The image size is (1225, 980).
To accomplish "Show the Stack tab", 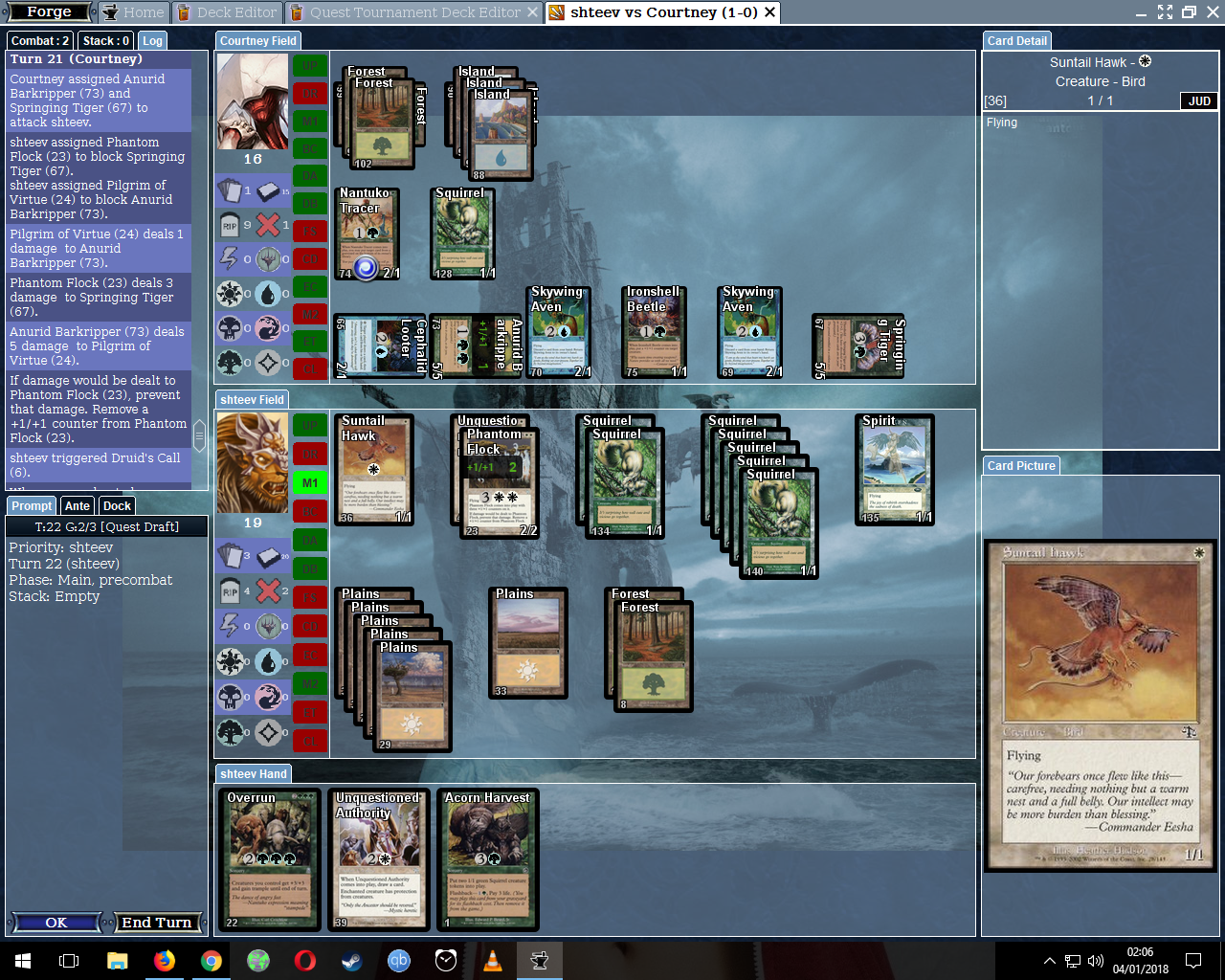I will 105,40.
